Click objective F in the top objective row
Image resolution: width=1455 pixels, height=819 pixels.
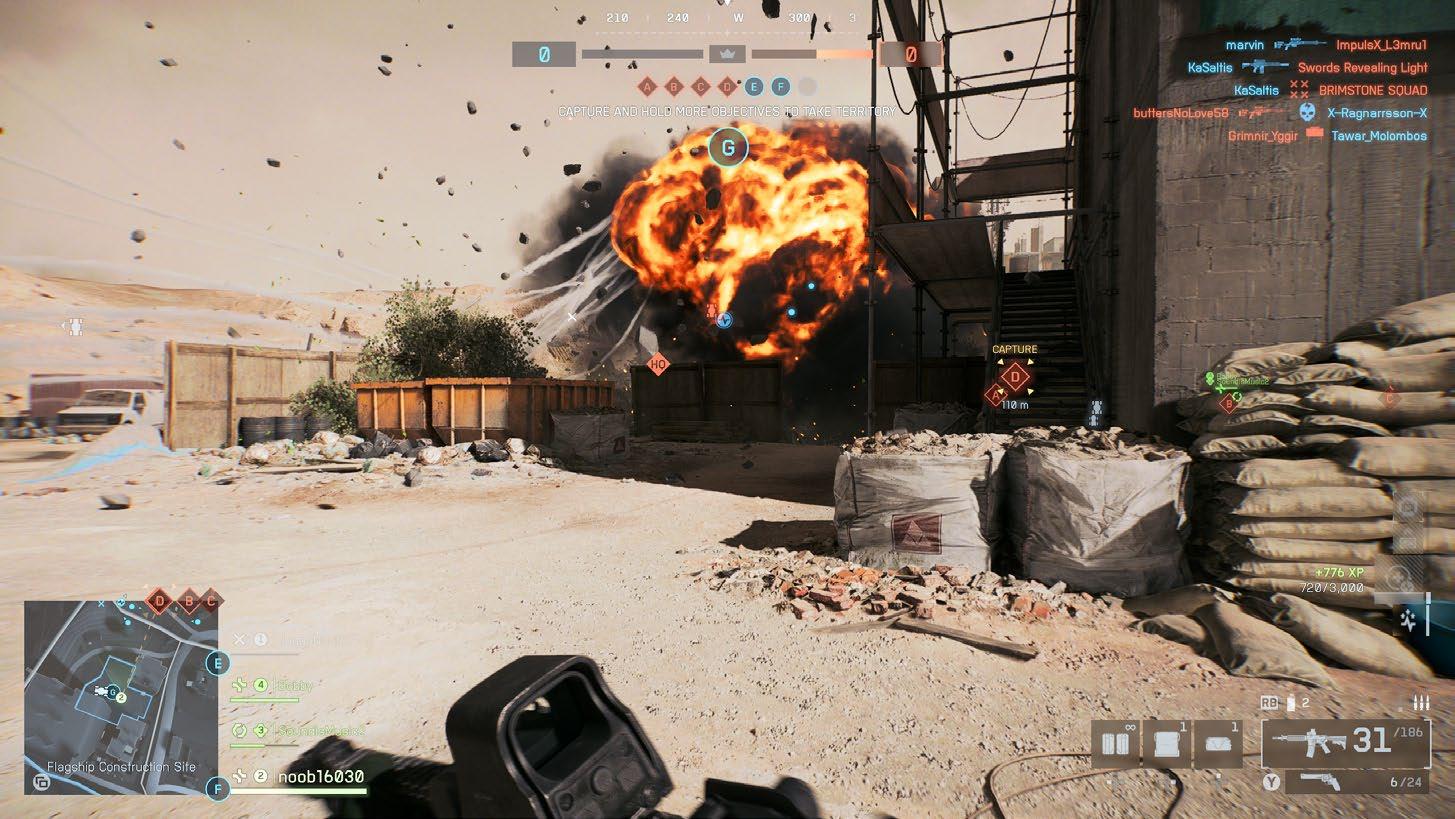pyautogui.click(x=780, y=87)
